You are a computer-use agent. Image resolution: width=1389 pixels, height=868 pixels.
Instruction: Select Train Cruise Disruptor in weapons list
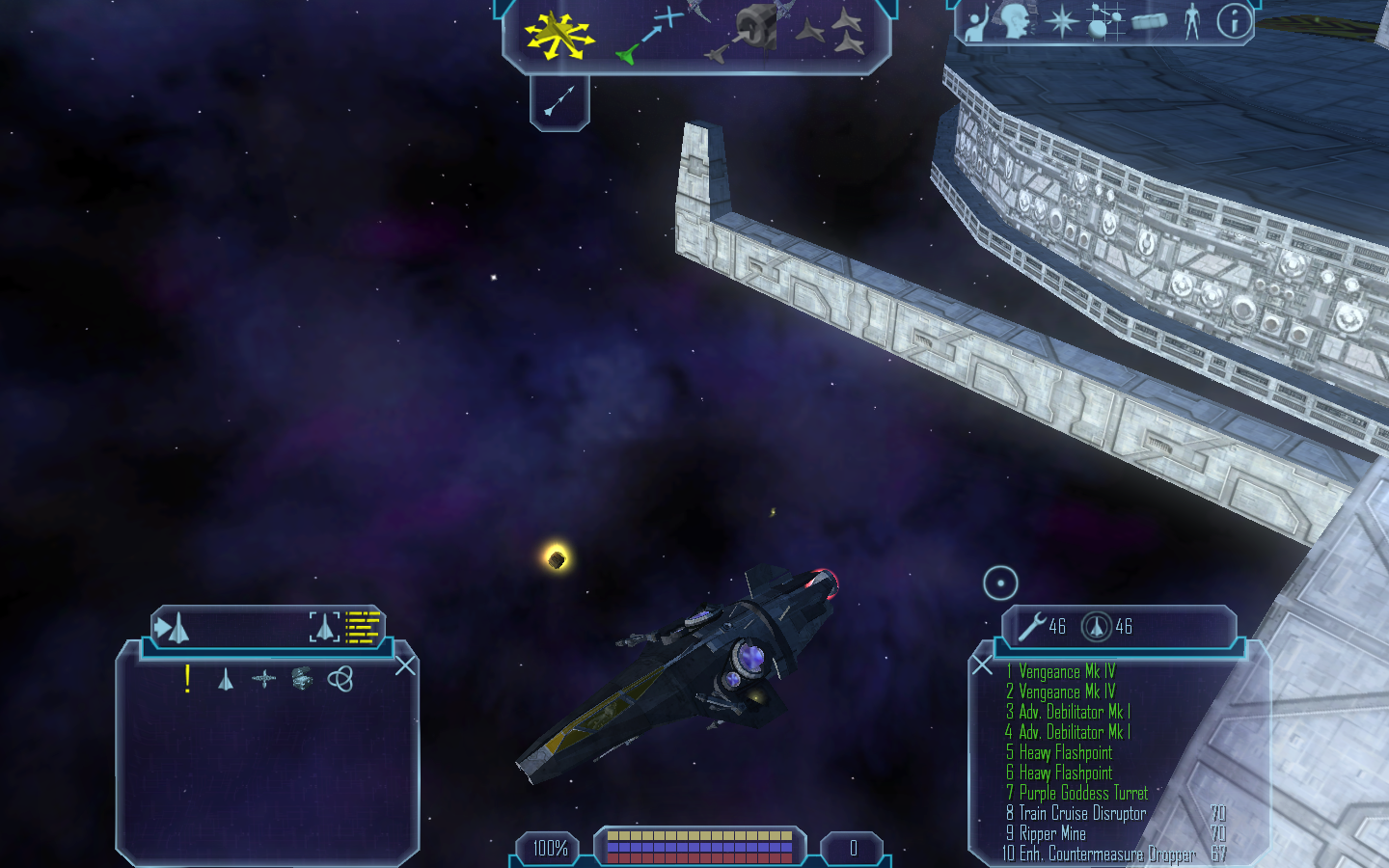click(x=1082, y=813)
